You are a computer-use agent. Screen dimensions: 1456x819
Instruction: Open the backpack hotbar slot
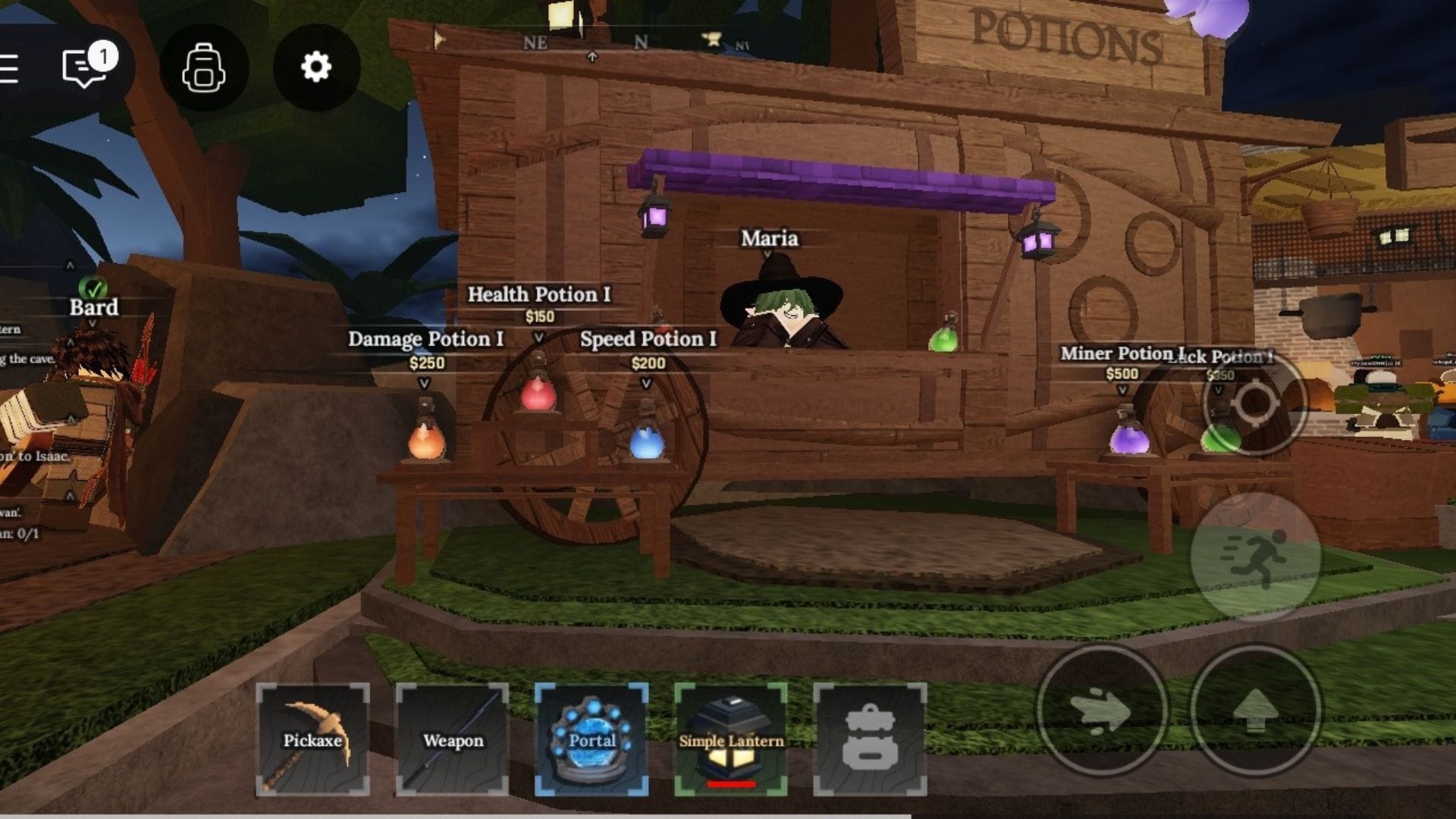click(869, 735)
